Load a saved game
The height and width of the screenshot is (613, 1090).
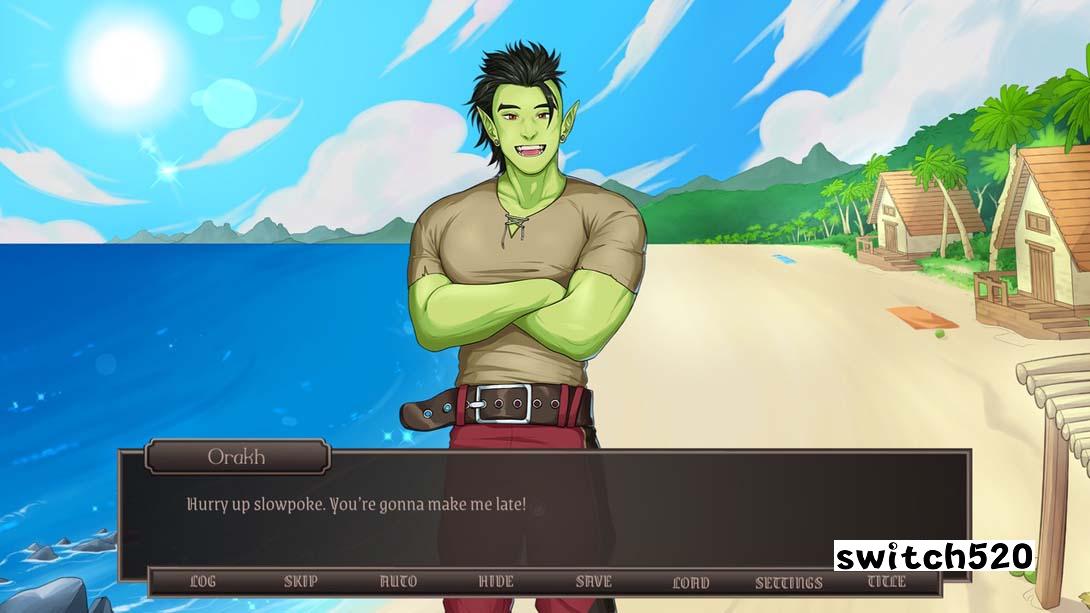point(691,582)
